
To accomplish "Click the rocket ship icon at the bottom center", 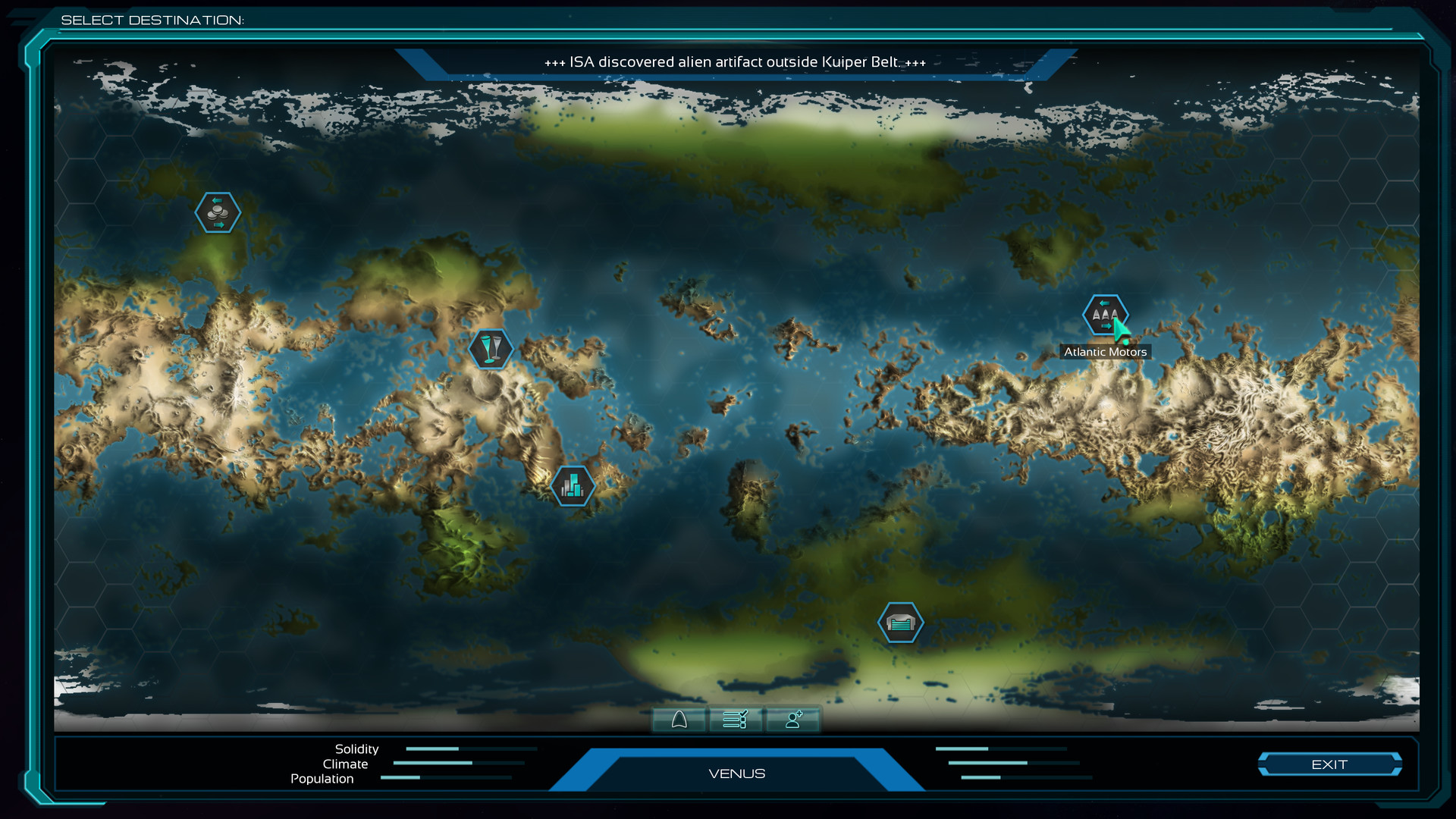I will coord(680,720).
